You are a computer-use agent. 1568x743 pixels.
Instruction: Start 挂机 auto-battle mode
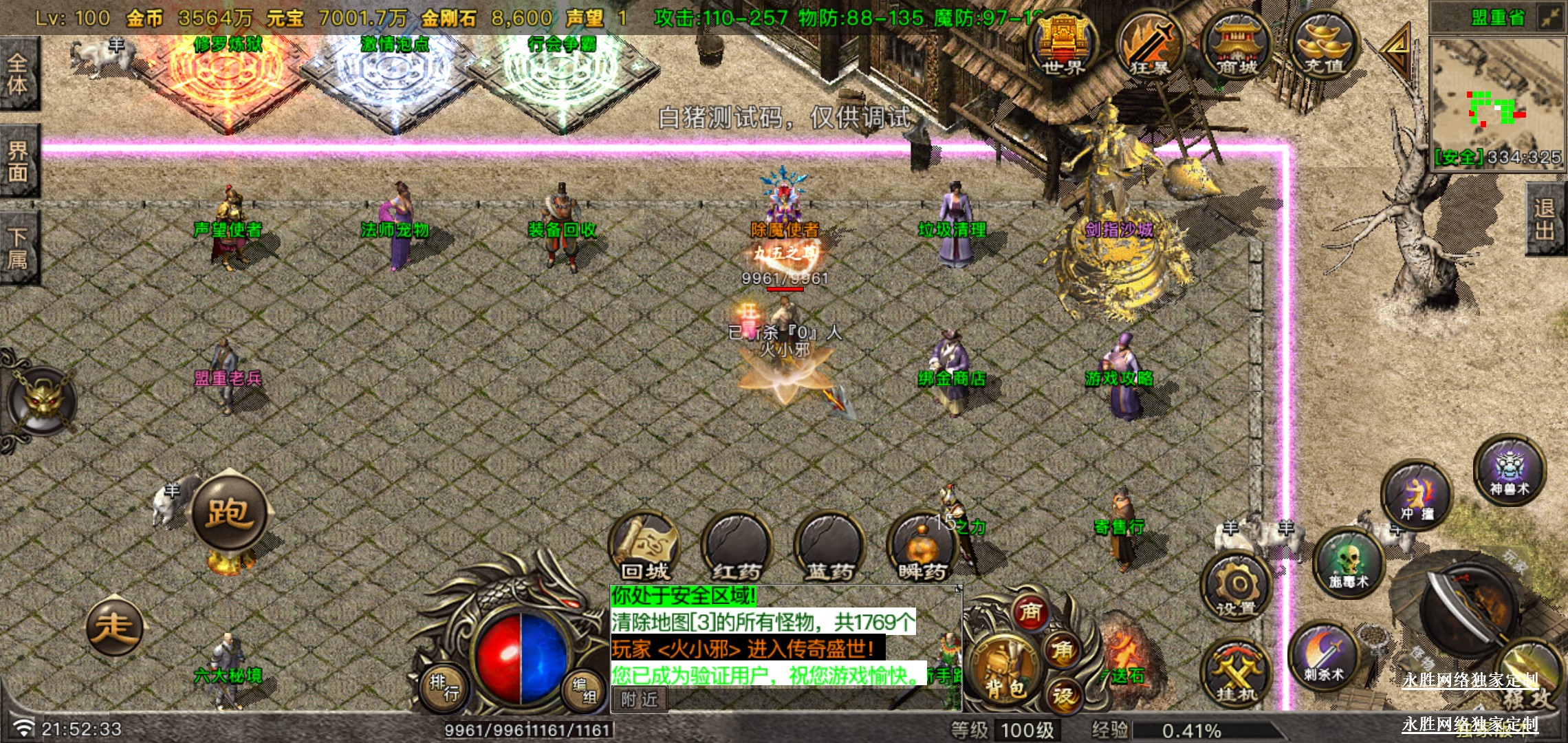pyautogui.click(x=1236, y=674)
